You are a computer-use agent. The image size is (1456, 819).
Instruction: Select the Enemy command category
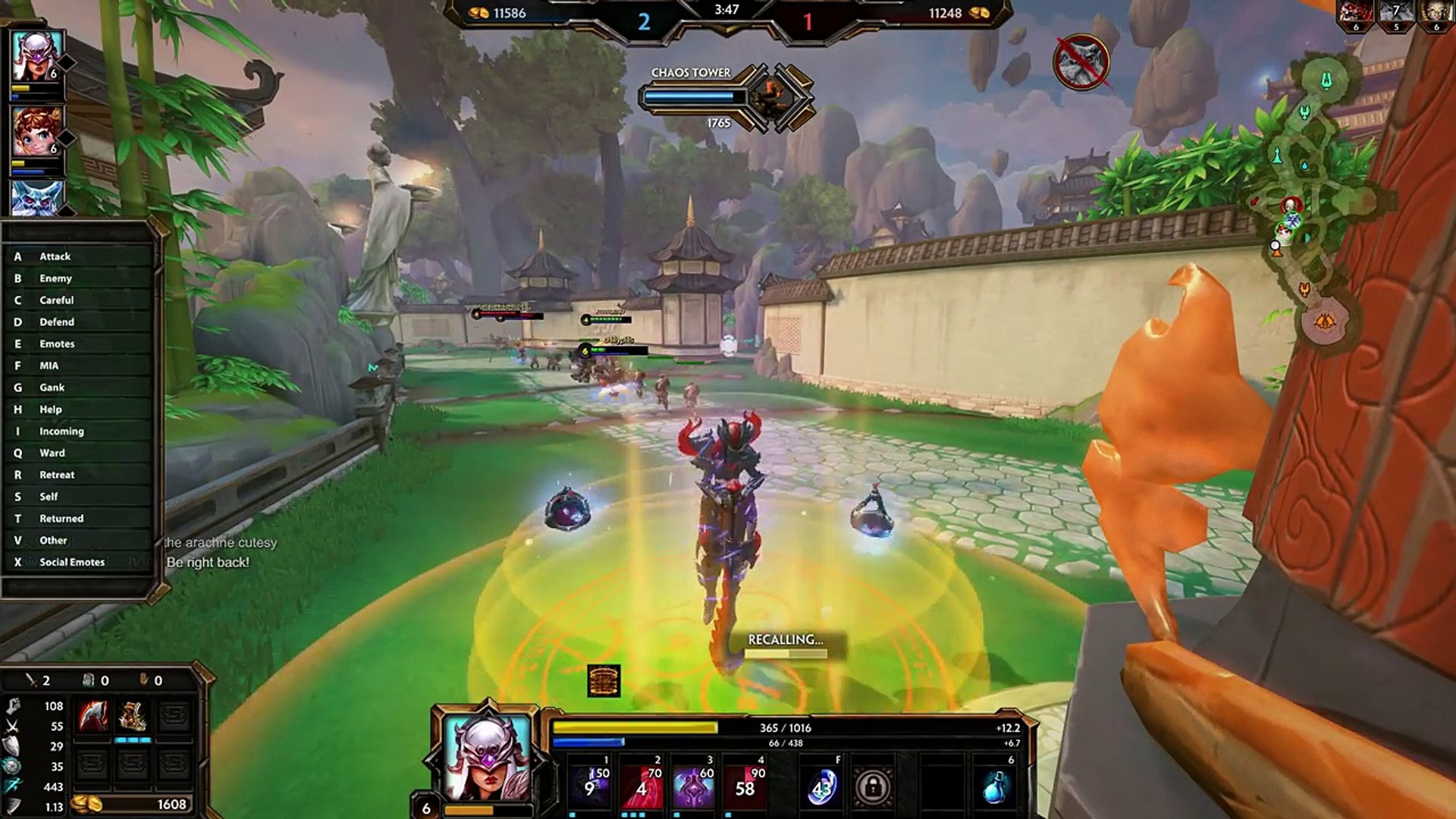[x=55, y=278]
